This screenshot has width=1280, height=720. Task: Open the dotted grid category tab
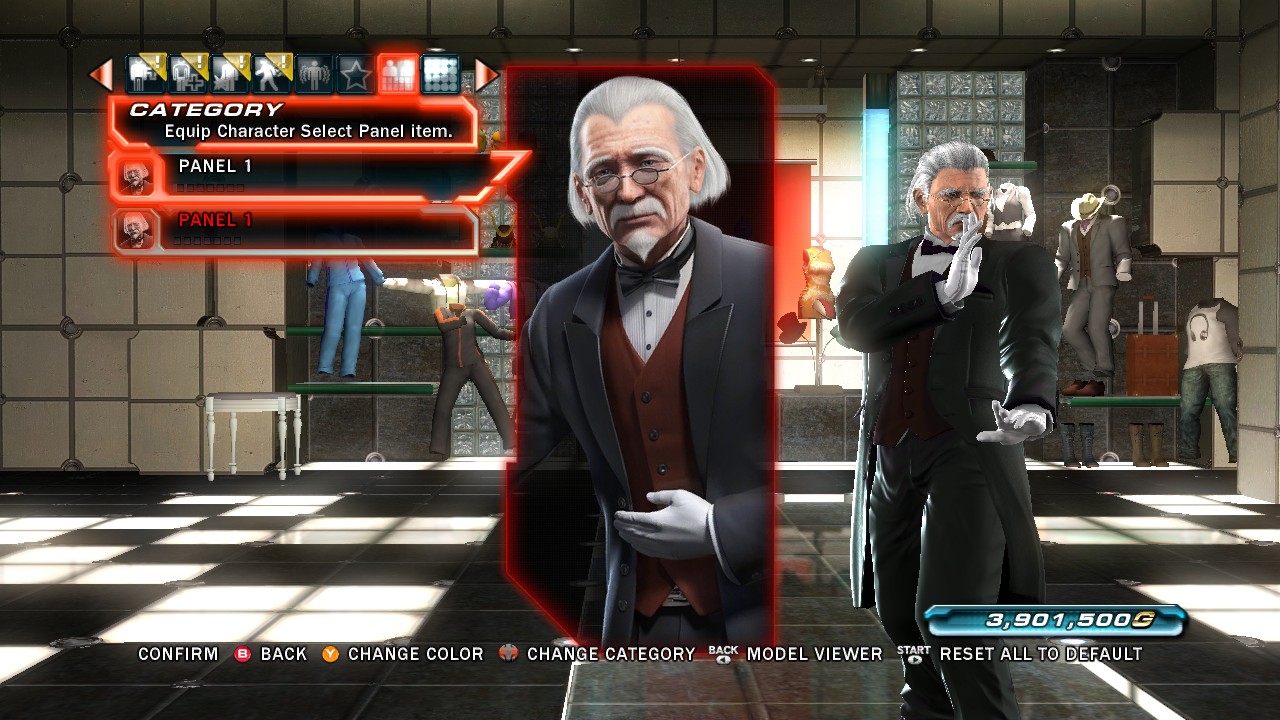click(x=440, y=75)
